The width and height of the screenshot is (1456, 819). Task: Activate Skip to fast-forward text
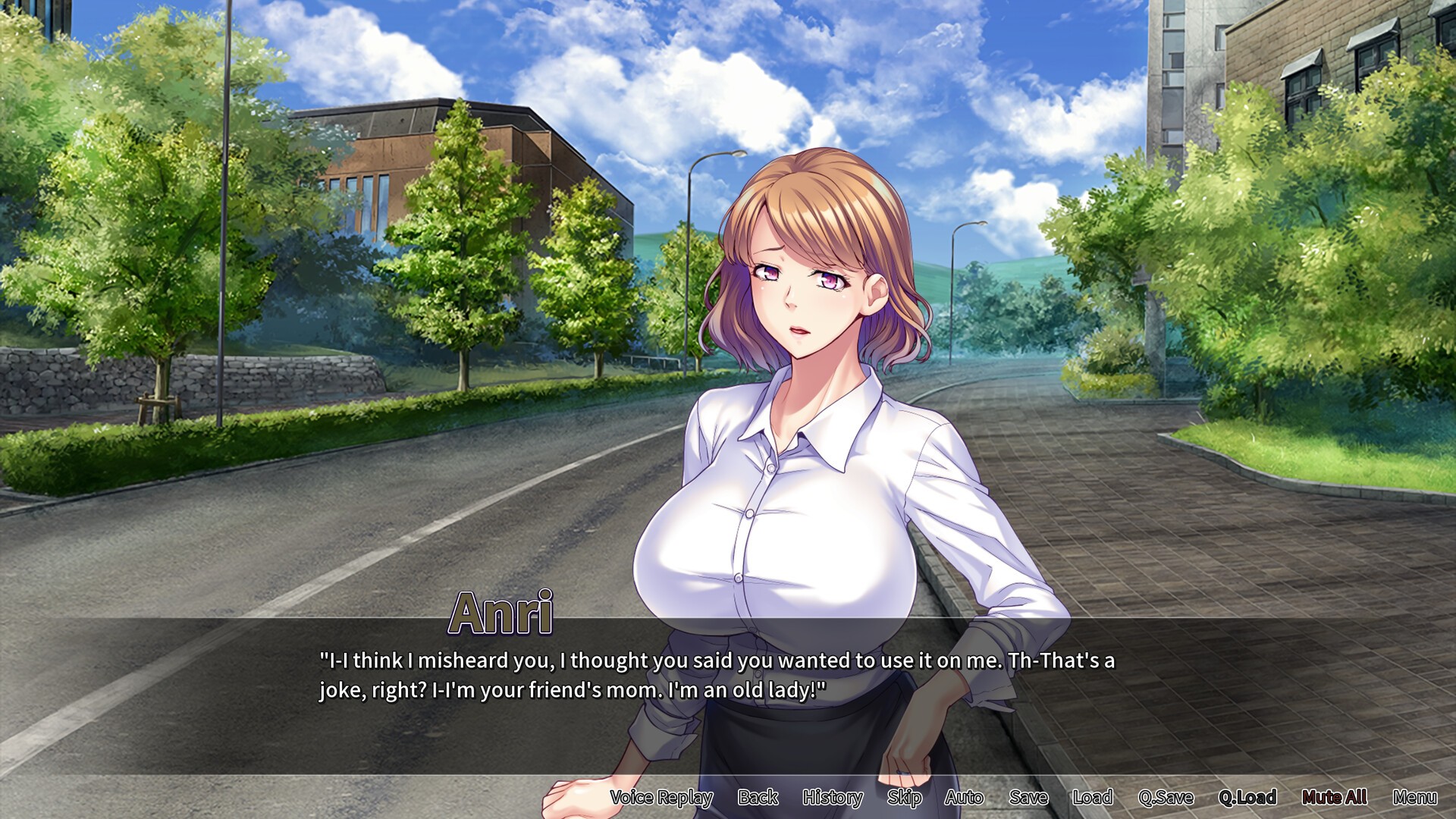904,797
